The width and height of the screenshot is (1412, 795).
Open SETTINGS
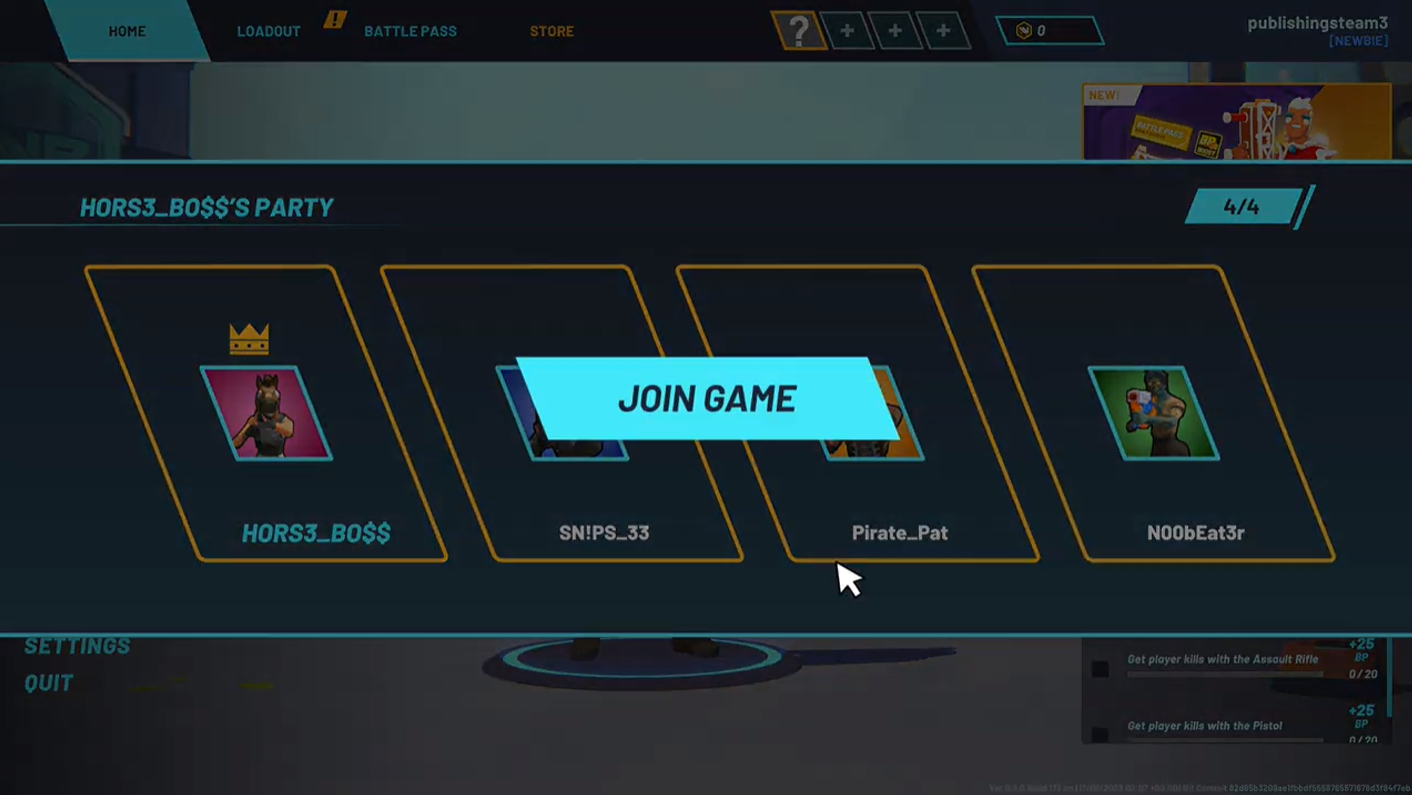tap(78, 646)
